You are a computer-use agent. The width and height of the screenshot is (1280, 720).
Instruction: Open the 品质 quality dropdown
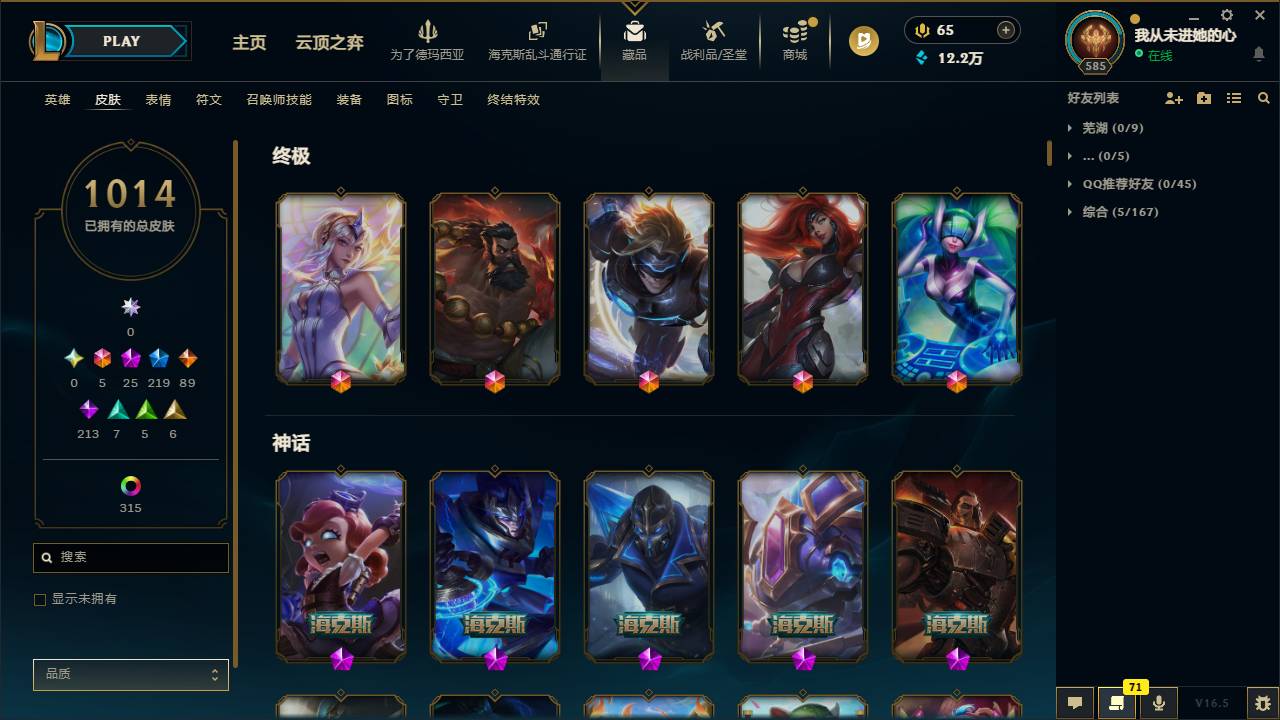(x=130, y=674)
